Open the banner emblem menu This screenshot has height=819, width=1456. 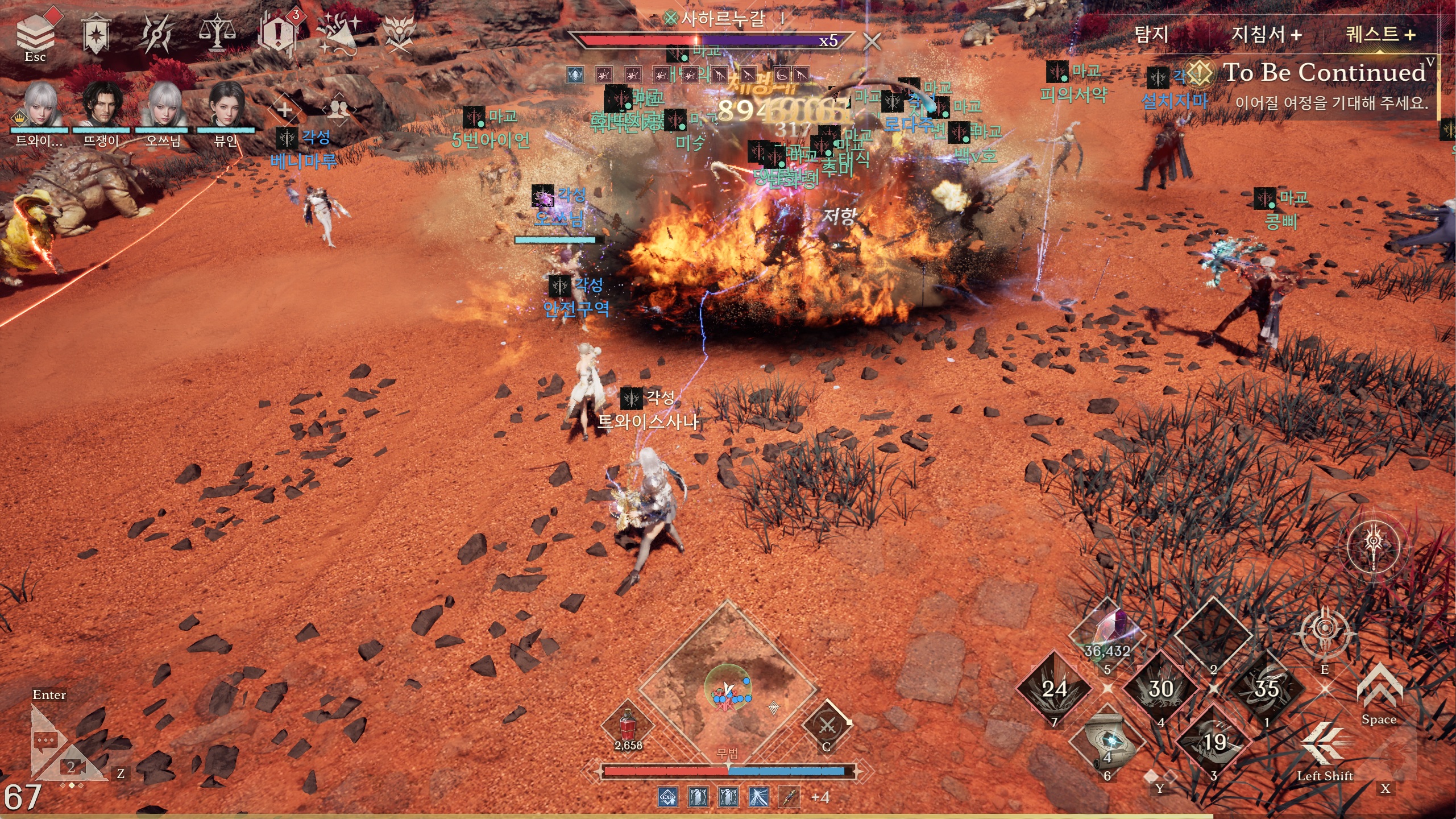click(x=96, y=34)
